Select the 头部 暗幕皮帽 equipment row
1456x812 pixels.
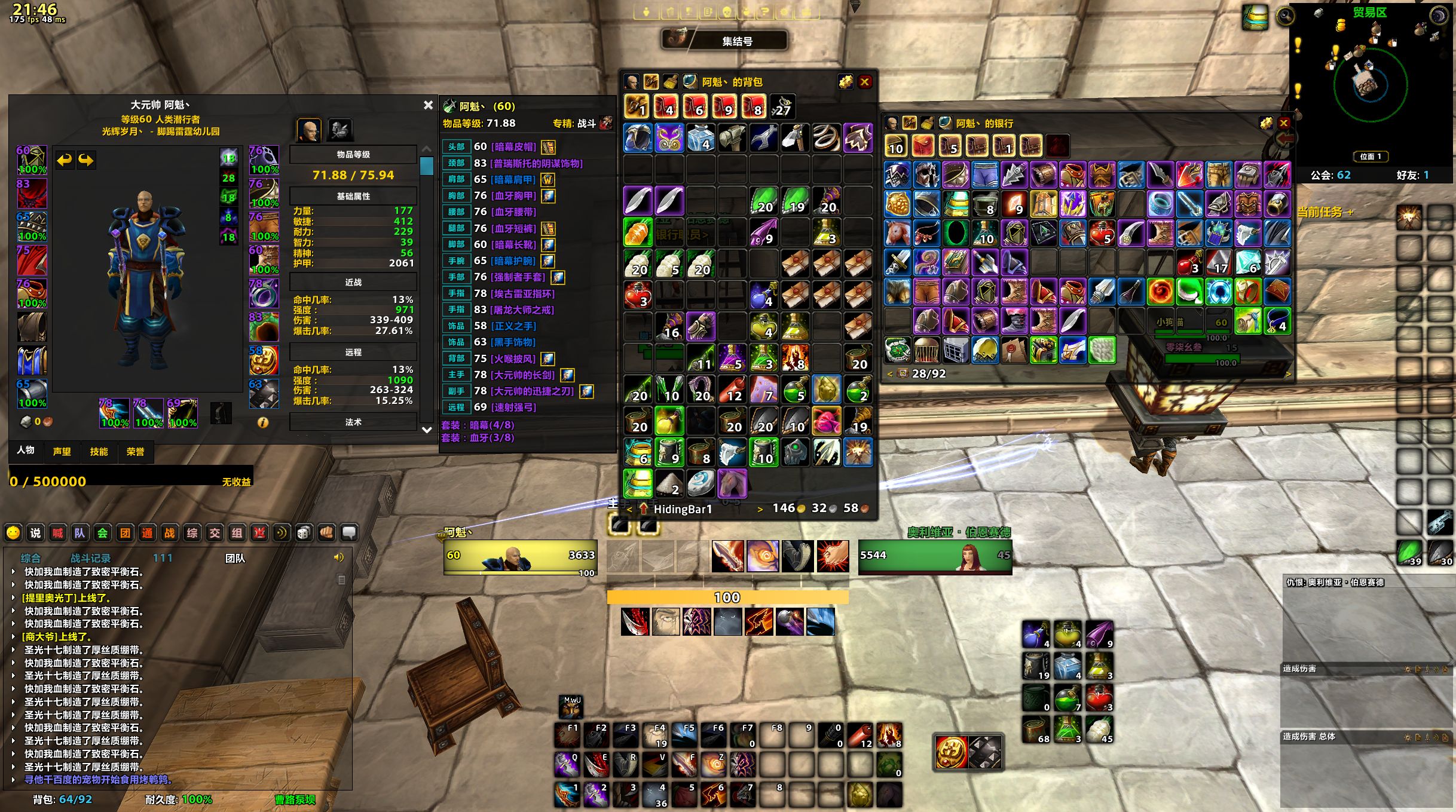coord(513,146)
